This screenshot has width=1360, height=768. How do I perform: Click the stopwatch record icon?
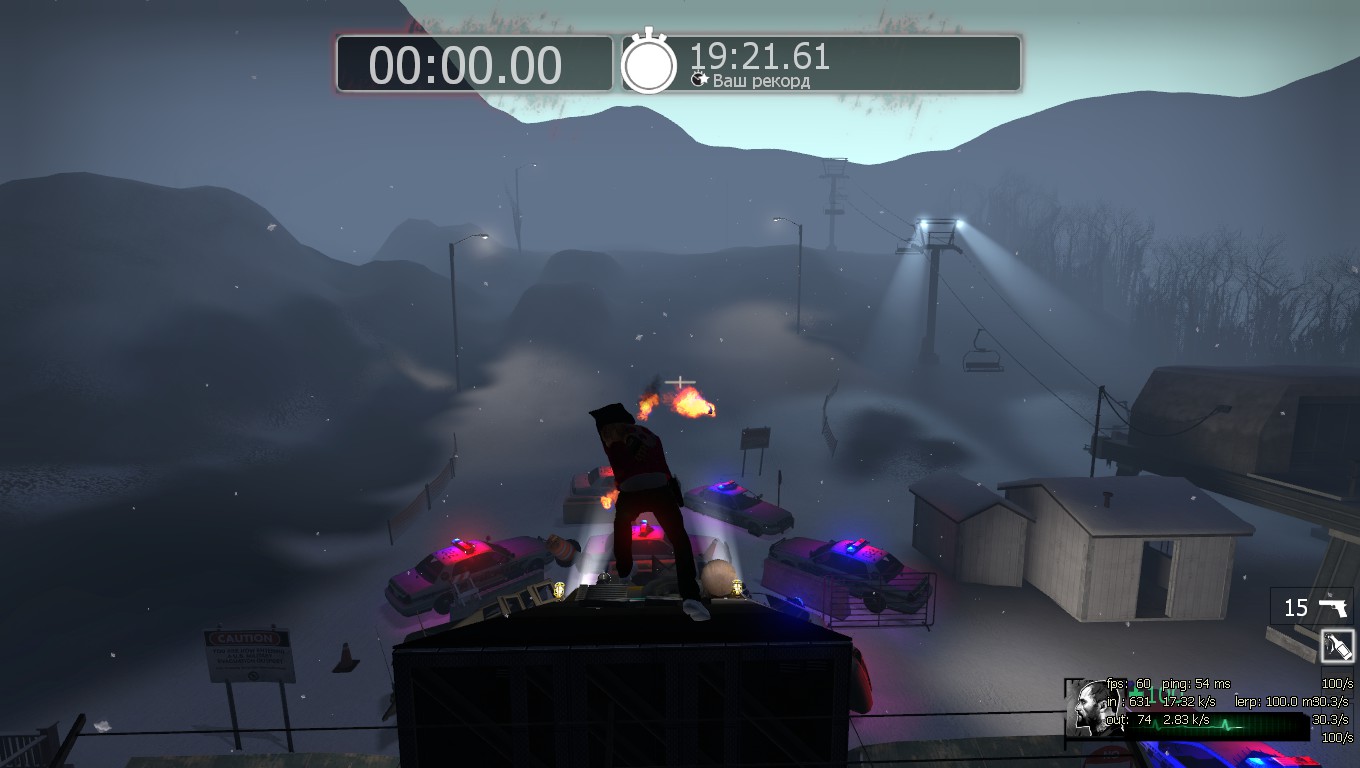[649, 64]
